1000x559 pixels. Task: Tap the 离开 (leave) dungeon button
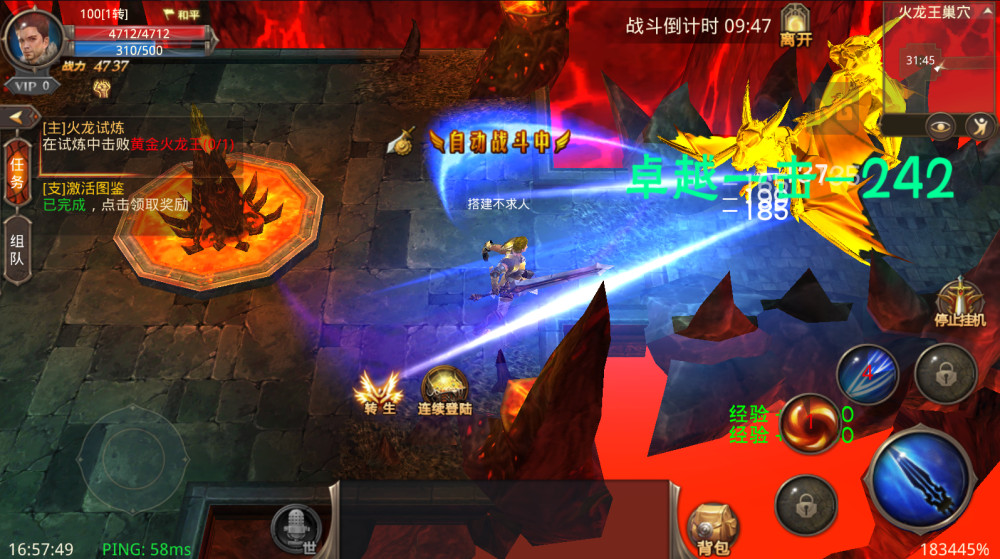tap(795, 26)
